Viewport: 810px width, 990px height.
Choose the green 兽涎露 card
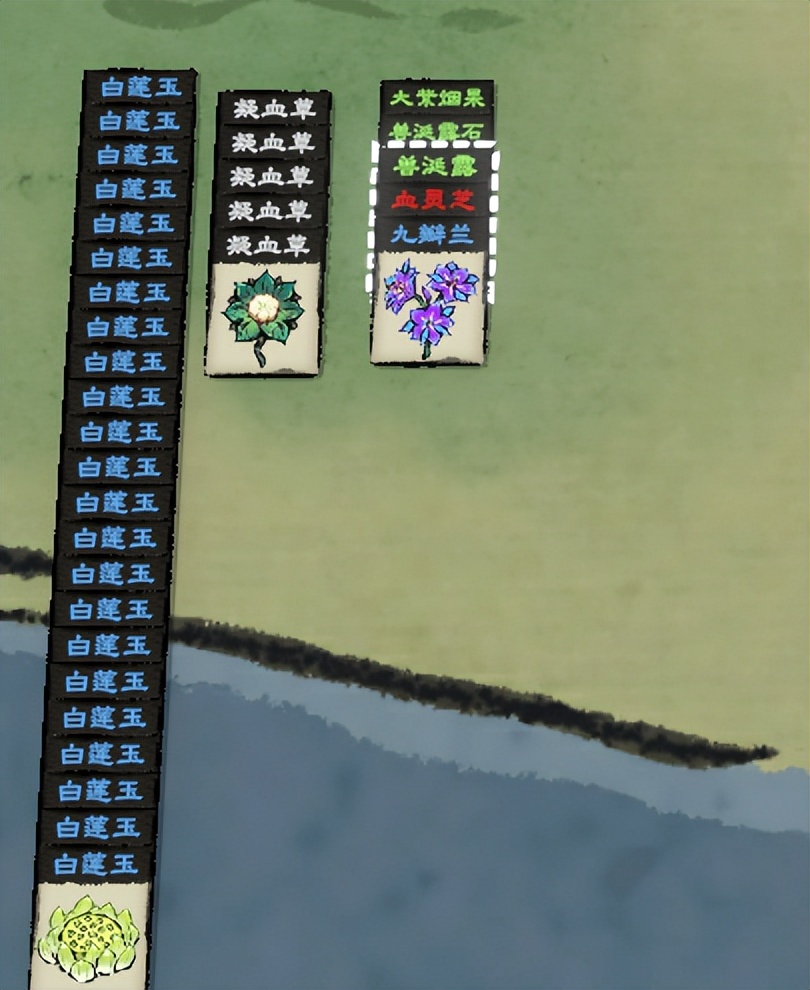pos(433,166)
